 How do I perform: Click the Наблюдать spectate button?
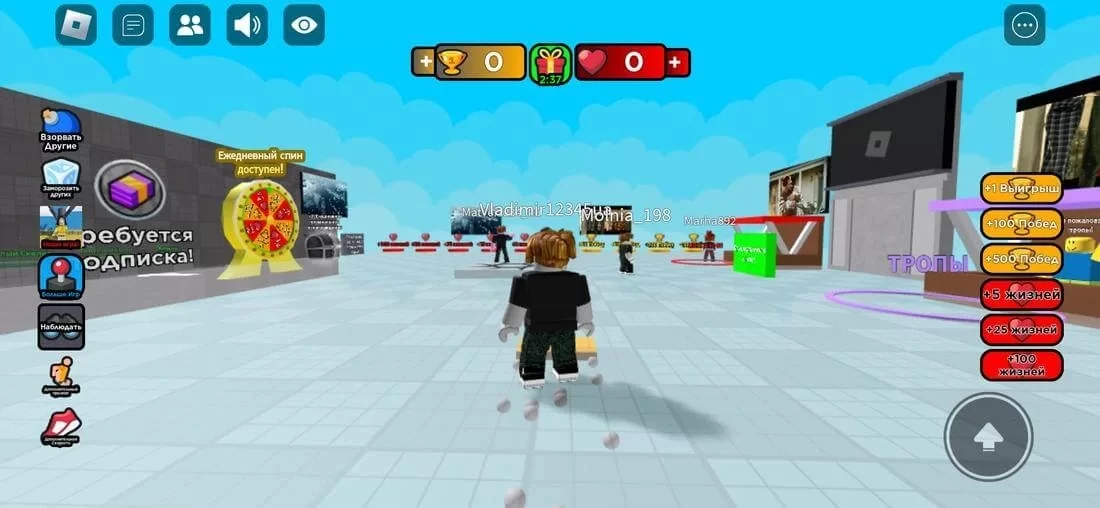point(60,326)
